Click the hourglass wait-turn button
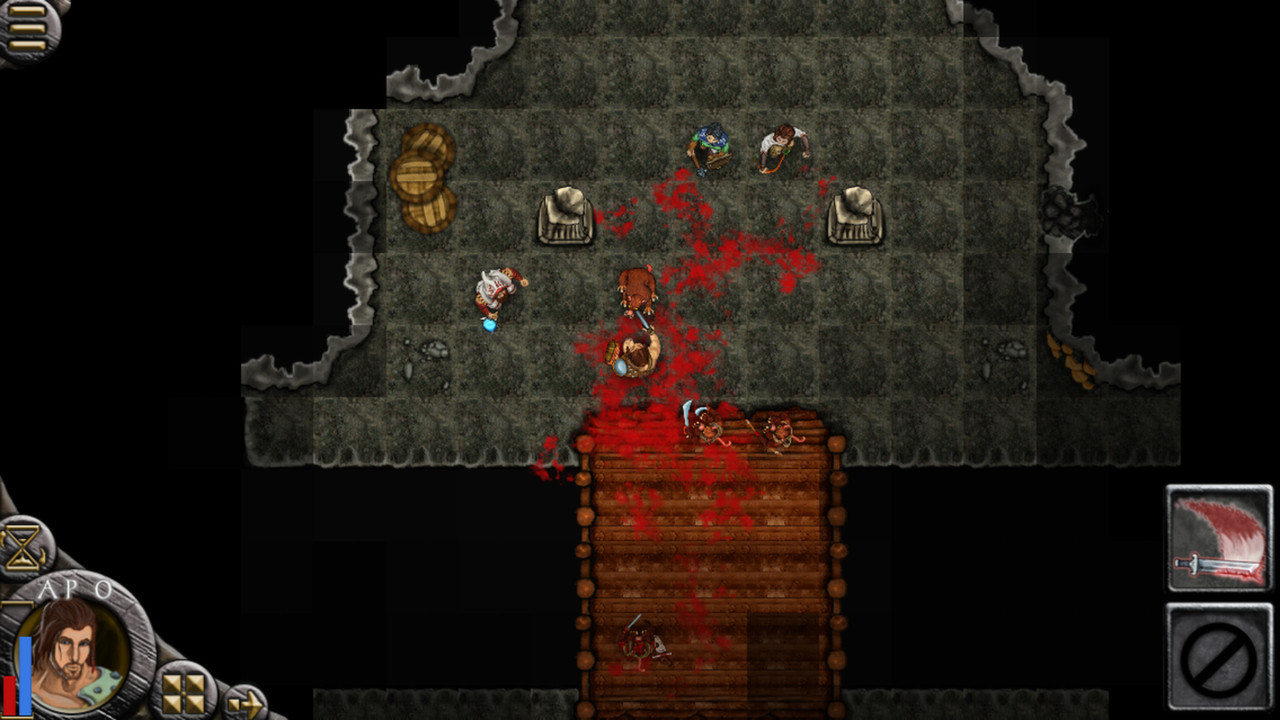1280x720 pixels. (24, 548)
